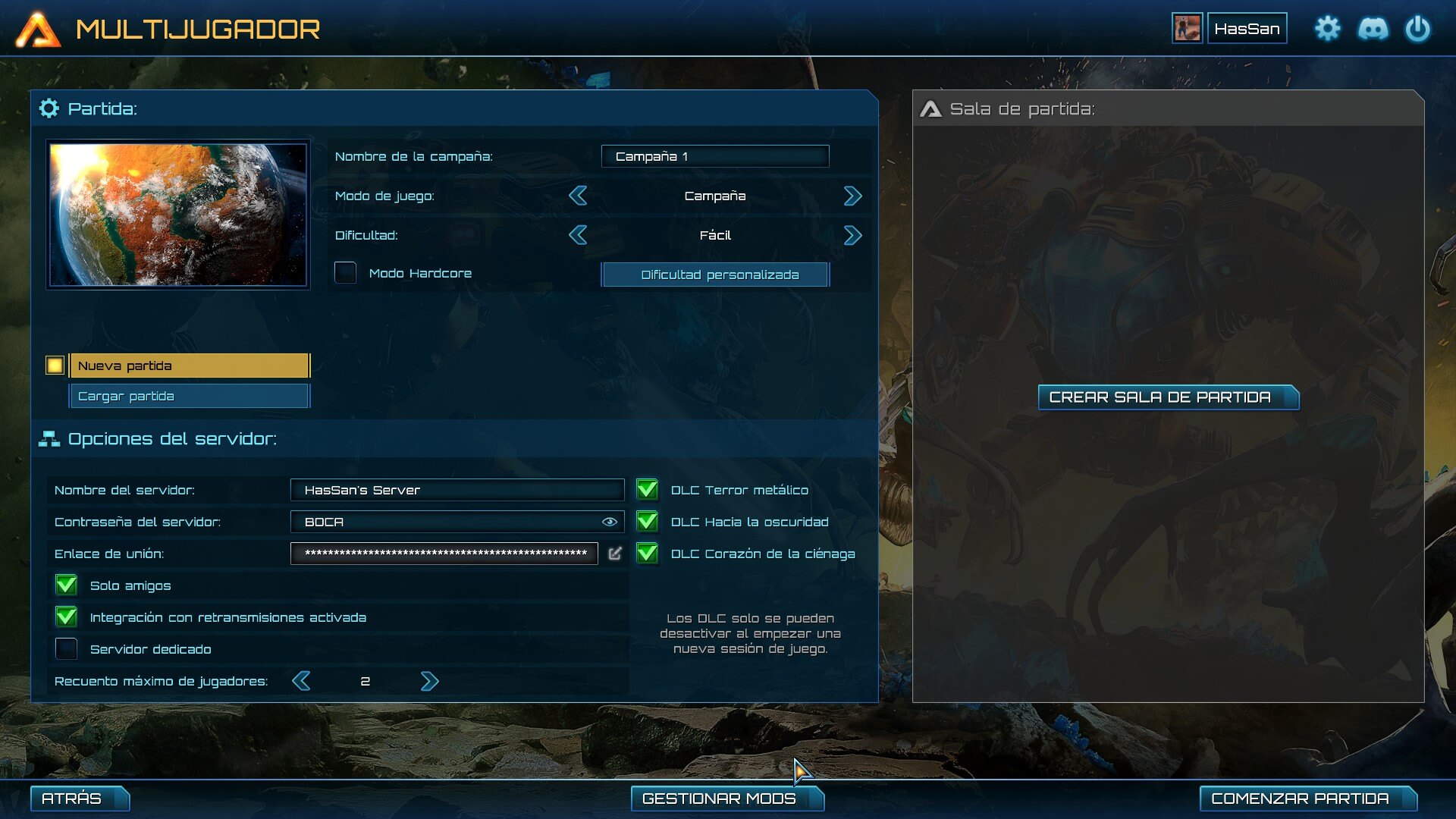Viewport: 1456px width, 819px height.
Task: Check the Servidor dedicado option
Action: pos(67,648)
